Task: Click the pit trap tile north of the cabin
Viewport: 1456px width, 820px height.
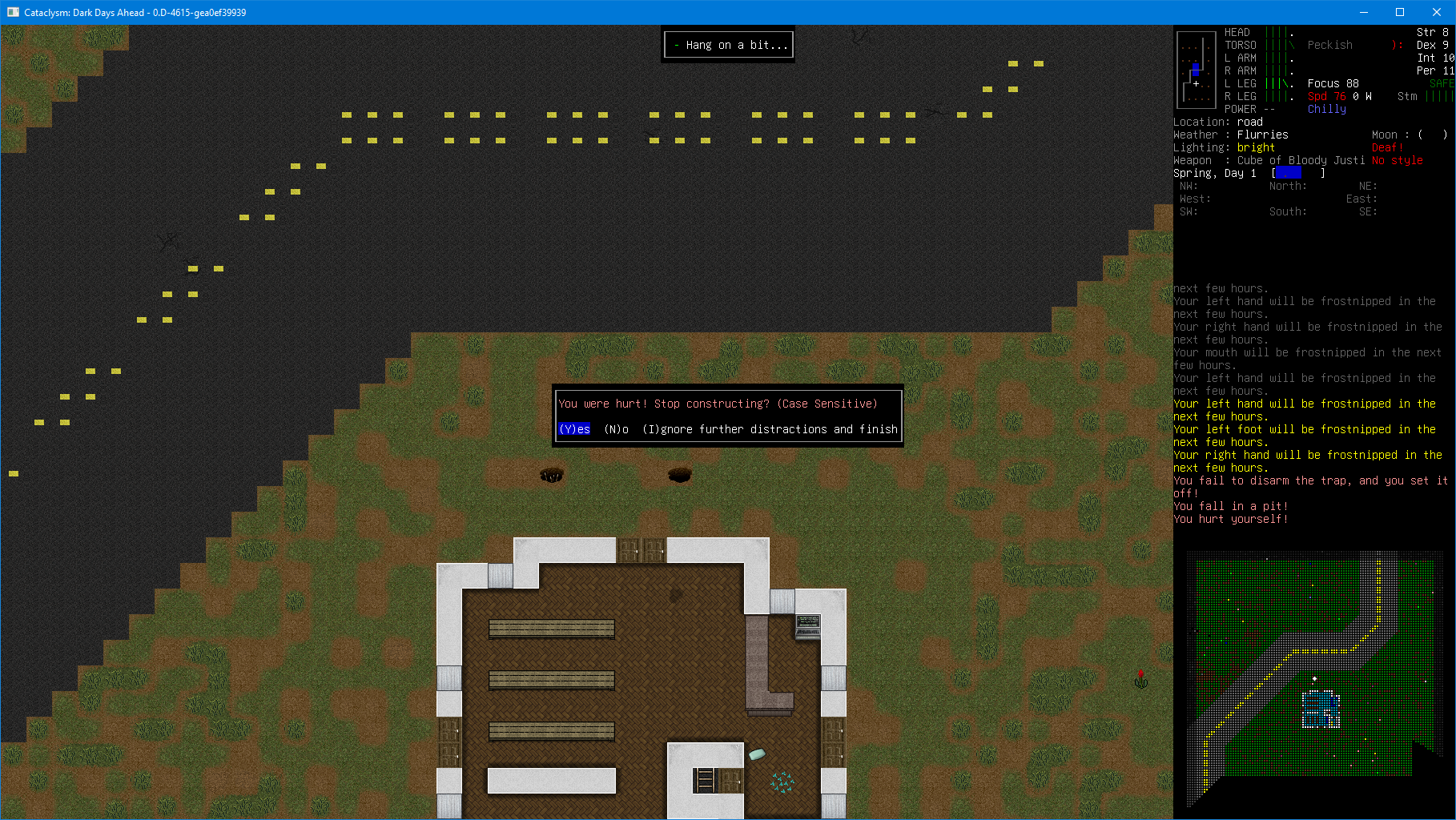Action: pos(551,475)
